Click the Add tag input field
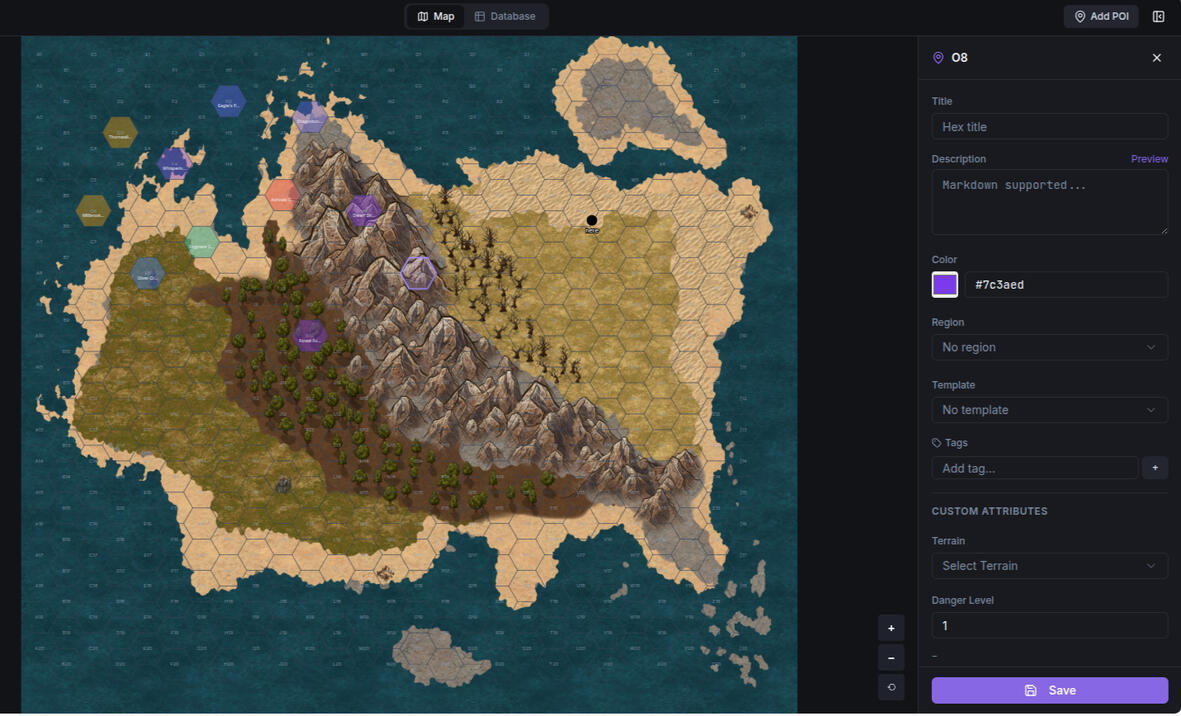The height and width of the screenshot is (716, 1181). [1035, 468]
